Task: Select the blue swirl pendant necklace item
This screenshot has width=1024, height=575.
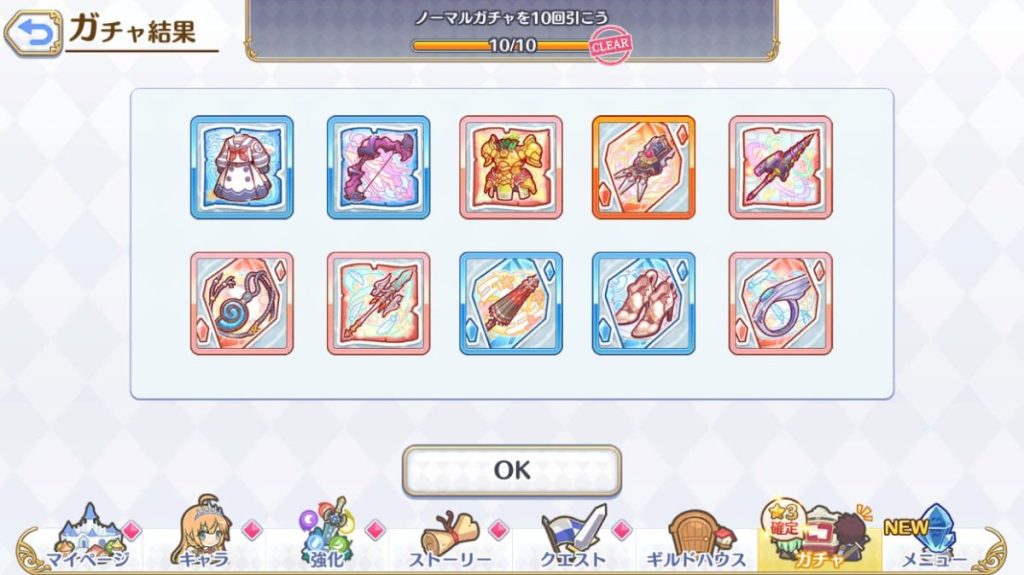Action: point(242,303)
